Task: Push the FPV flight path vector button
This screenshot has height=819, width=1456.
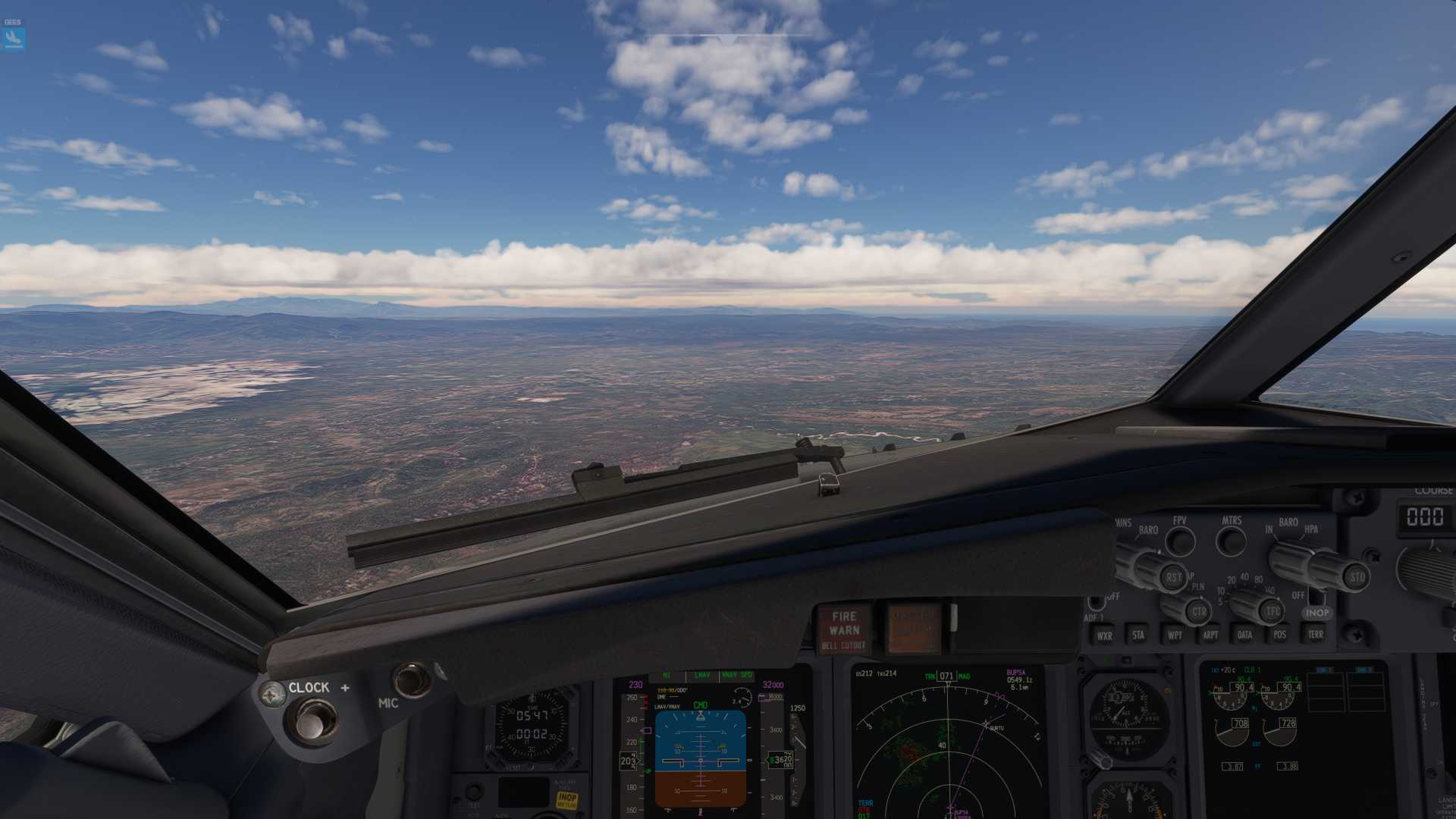Action: click(1180, 541)
